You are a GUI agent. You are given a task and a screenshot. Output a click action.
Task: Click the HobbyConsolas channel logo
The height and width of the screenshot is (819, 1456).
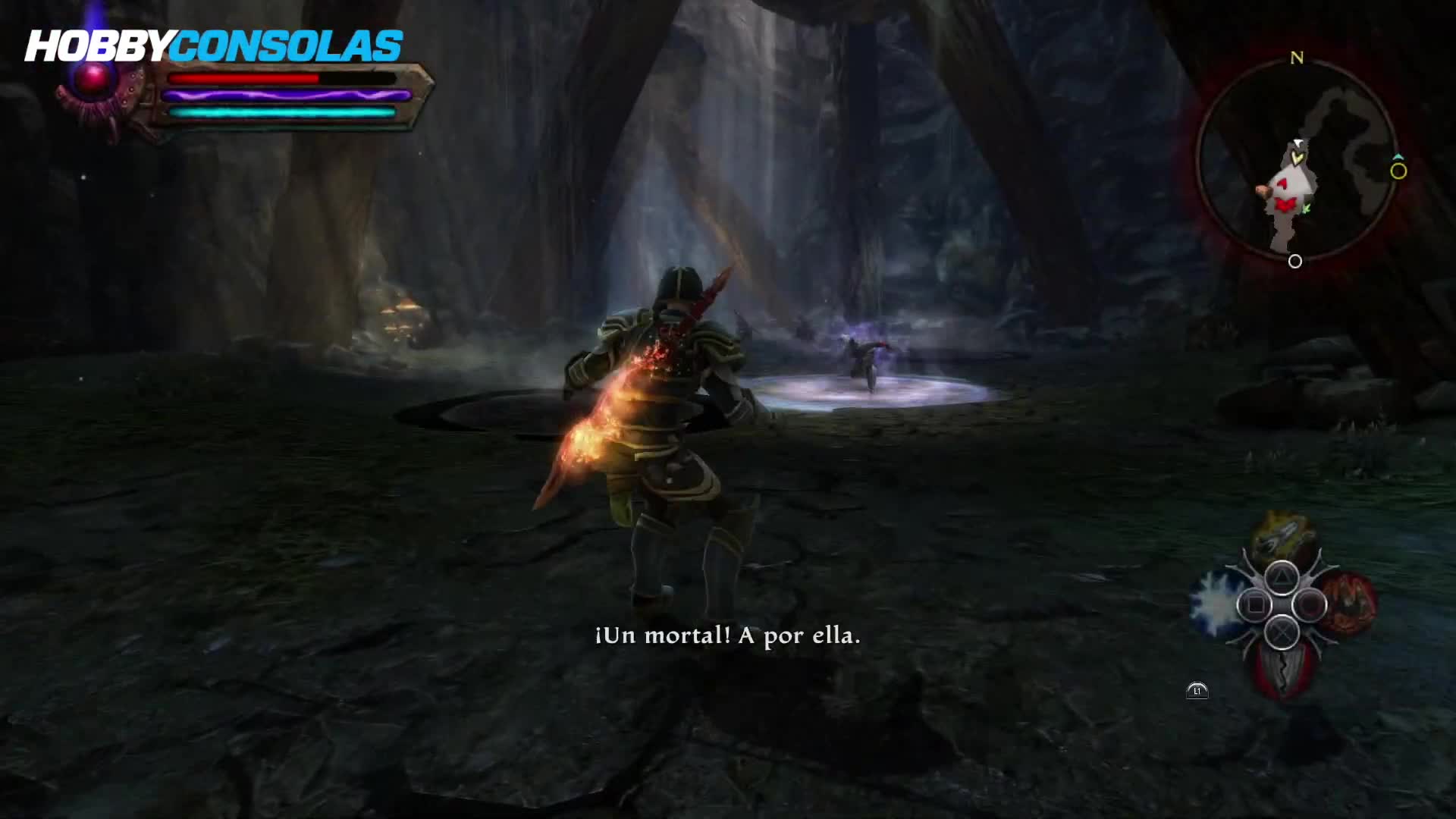[213, 47]
